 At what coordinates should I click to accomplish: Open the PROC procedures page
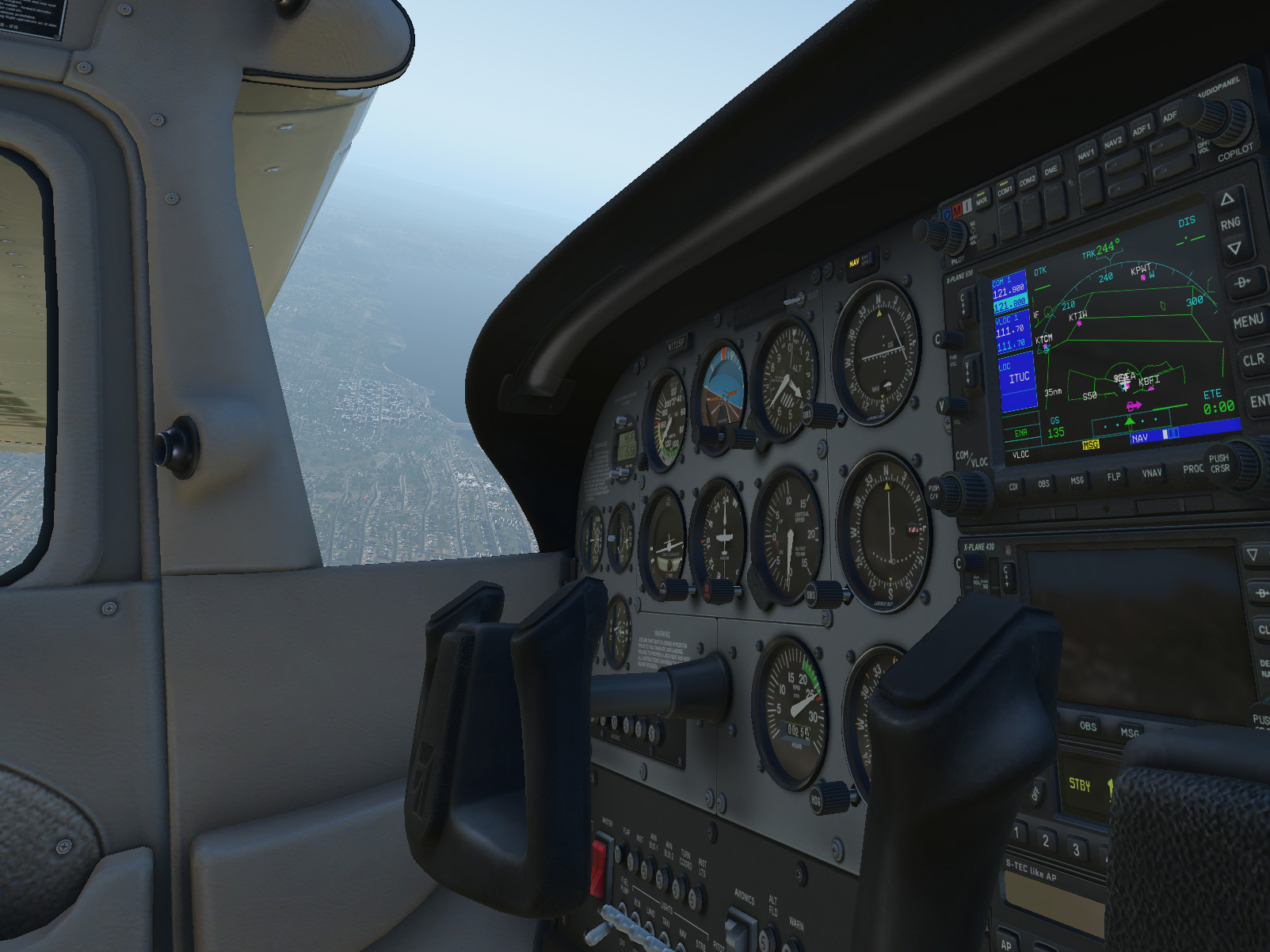pyautogui.click(x=1192, y=469)
